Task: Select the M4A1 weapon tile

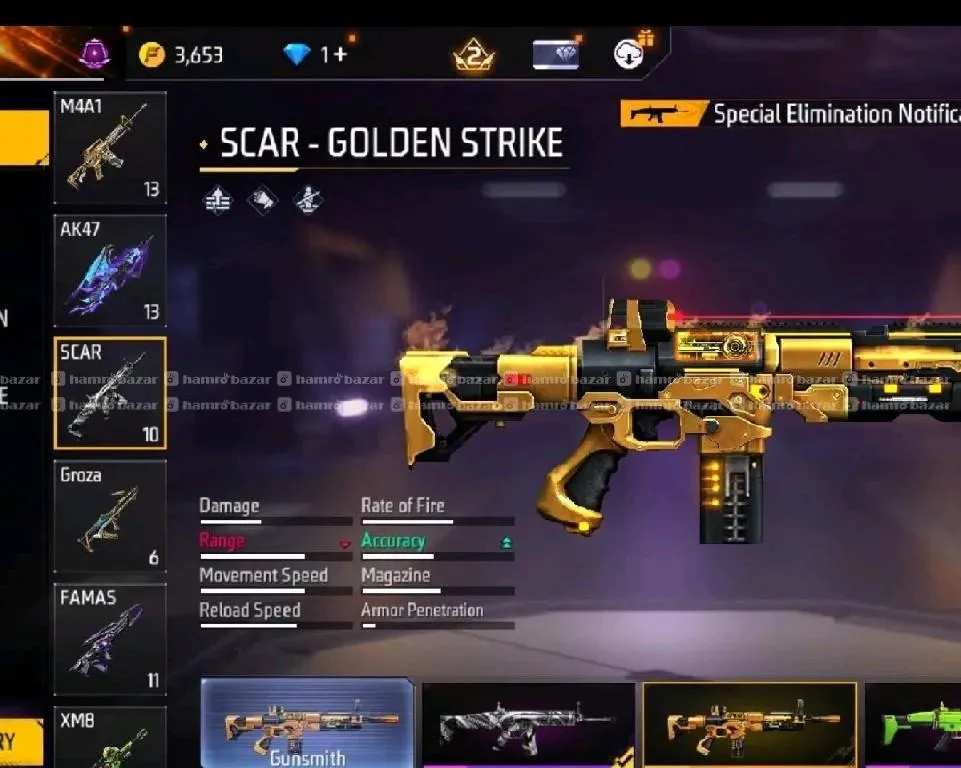Action: [109, 148]
